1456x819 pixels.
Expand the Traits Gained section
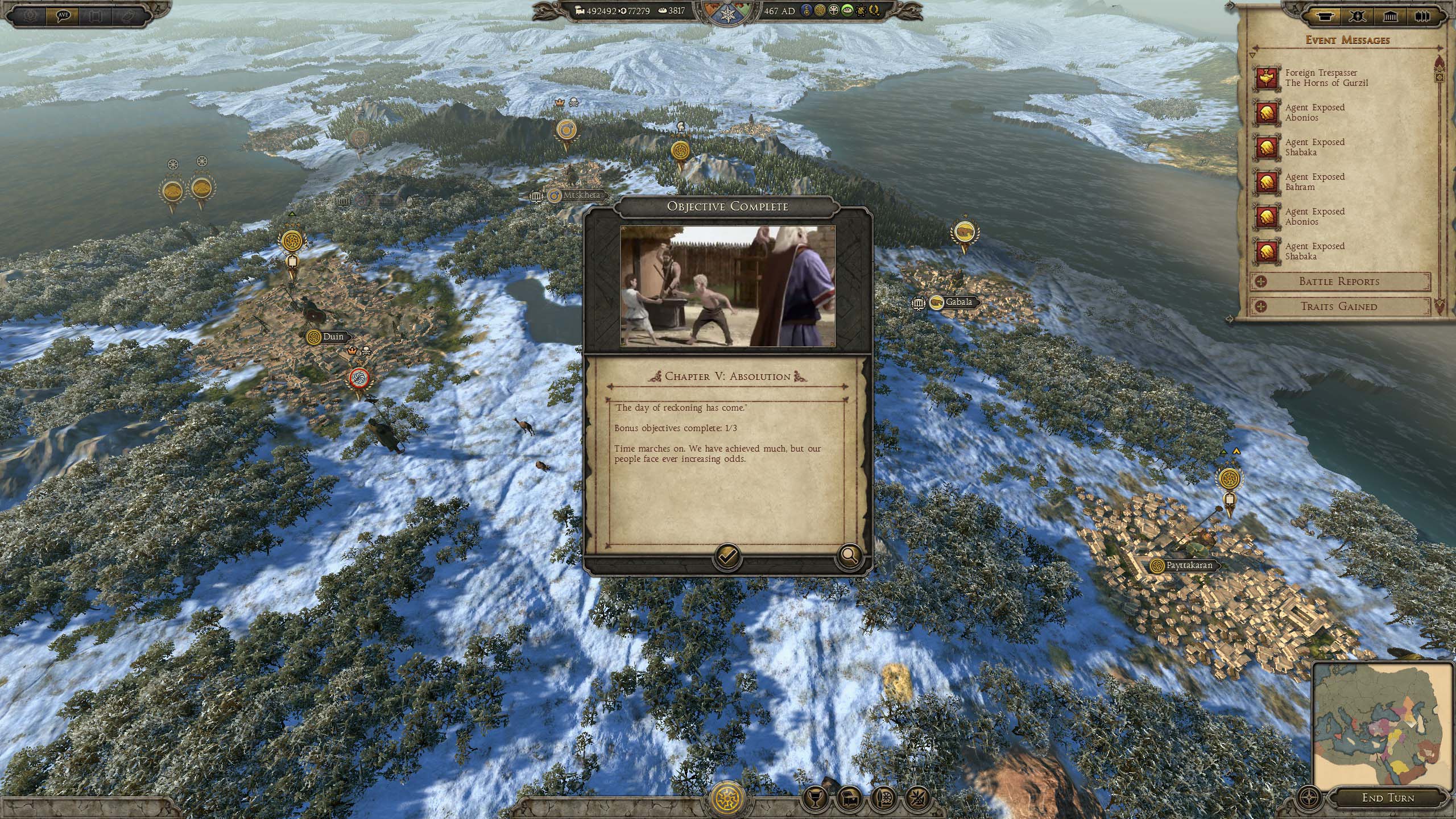click(x=1339, y=307)
